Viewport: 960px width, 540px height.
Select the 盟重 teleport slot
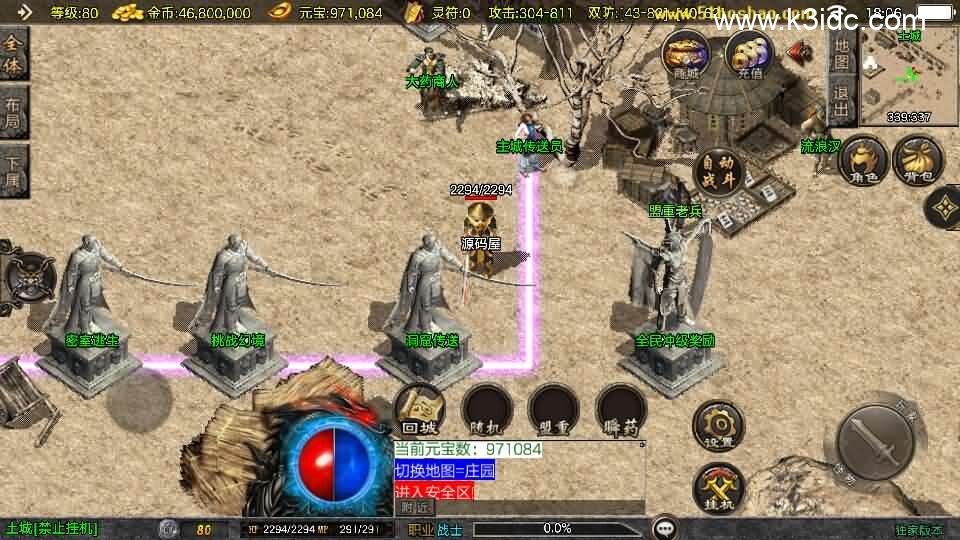click(553, 410)
